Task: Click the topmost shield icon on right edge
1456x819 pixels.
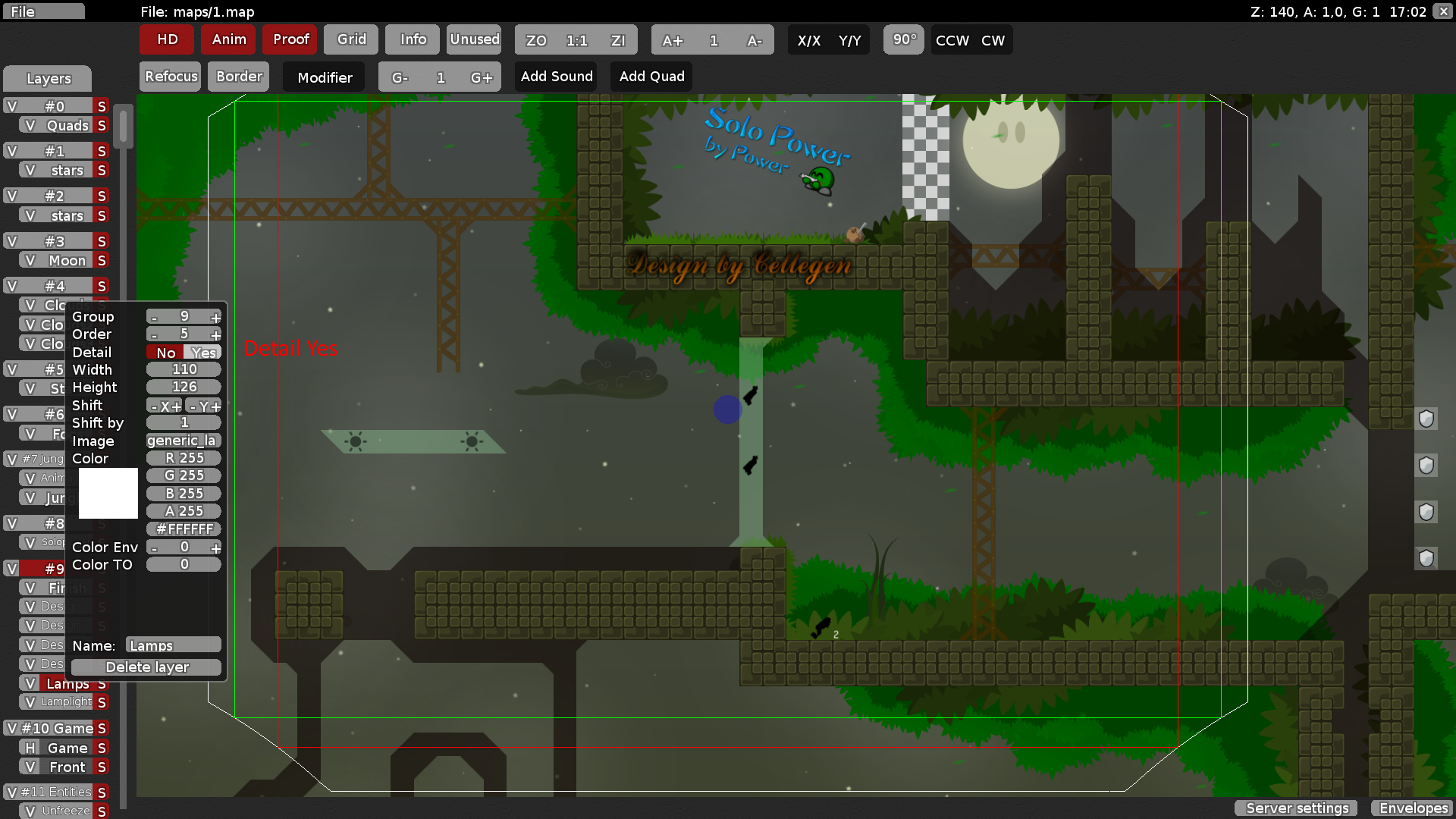Action: [x=1426, y=419]
